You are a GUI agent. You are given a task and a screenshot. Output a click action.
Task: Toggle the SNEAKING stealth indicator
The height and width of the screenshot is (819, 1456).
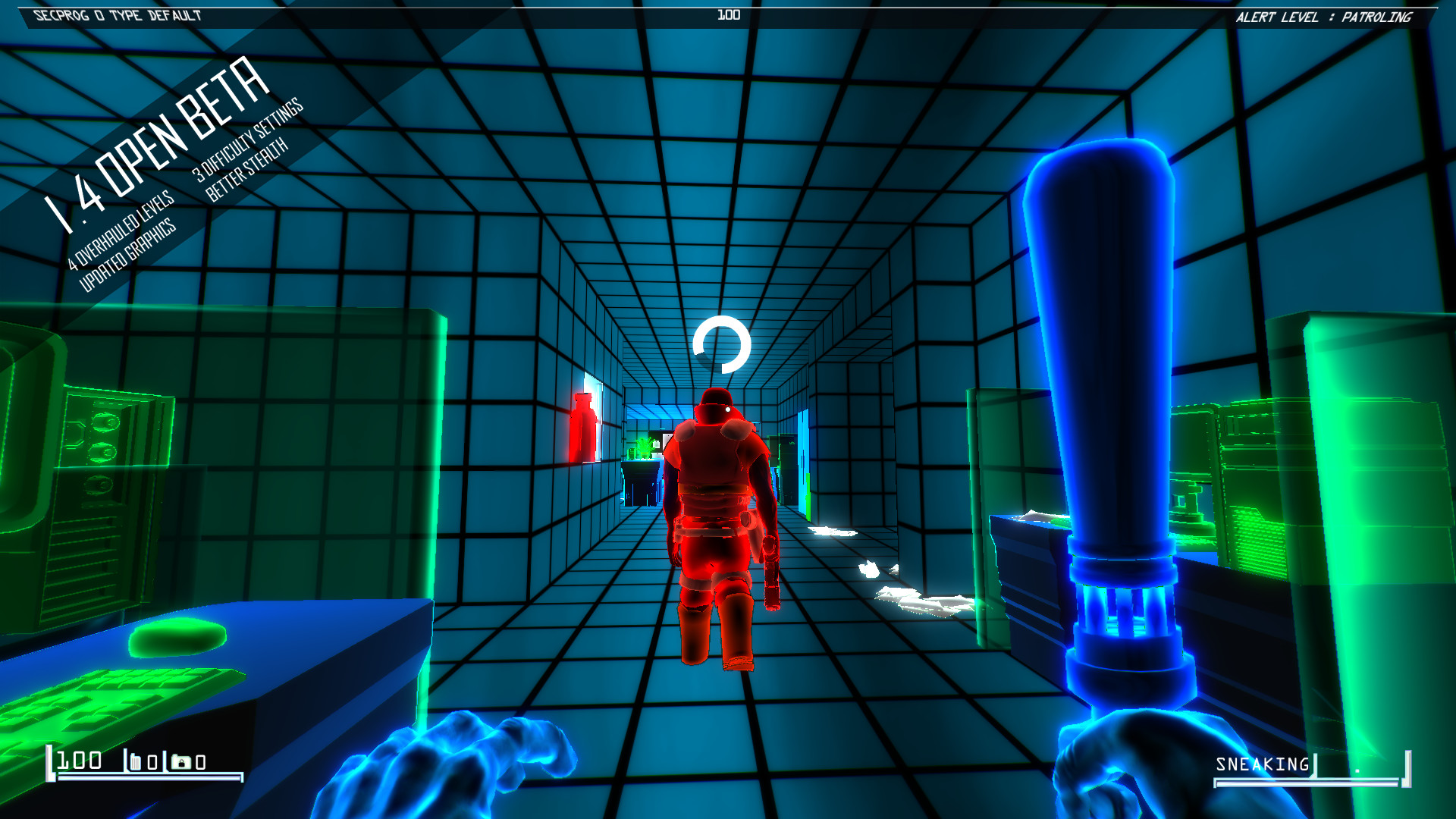tap(1261, 764)
